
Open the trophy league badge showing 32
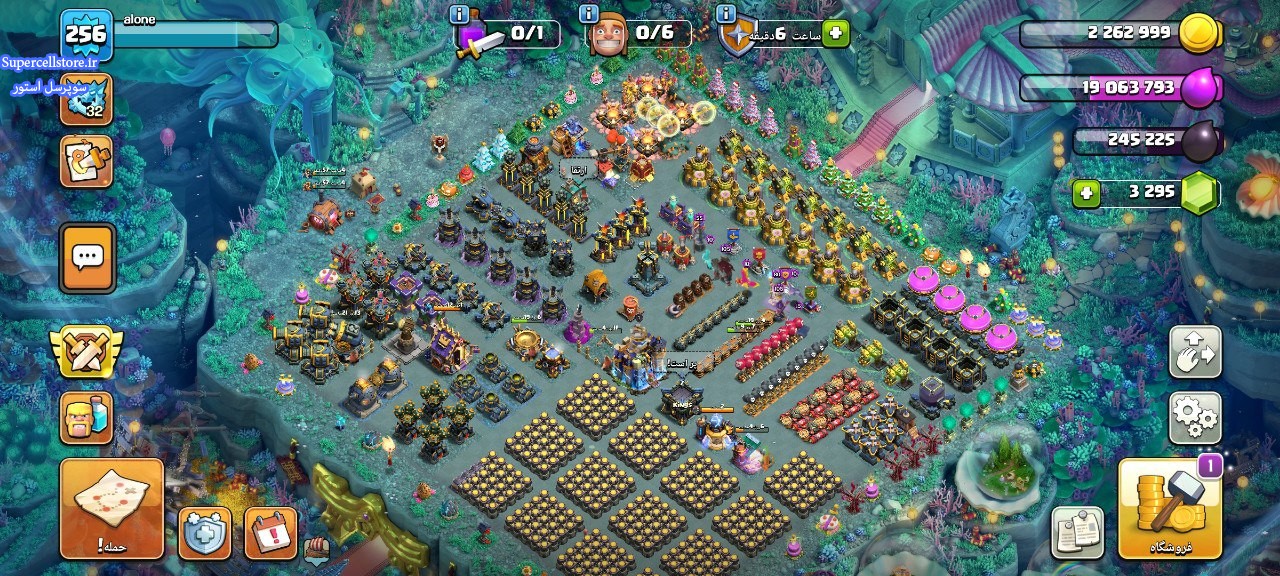(x=86, y=100)
